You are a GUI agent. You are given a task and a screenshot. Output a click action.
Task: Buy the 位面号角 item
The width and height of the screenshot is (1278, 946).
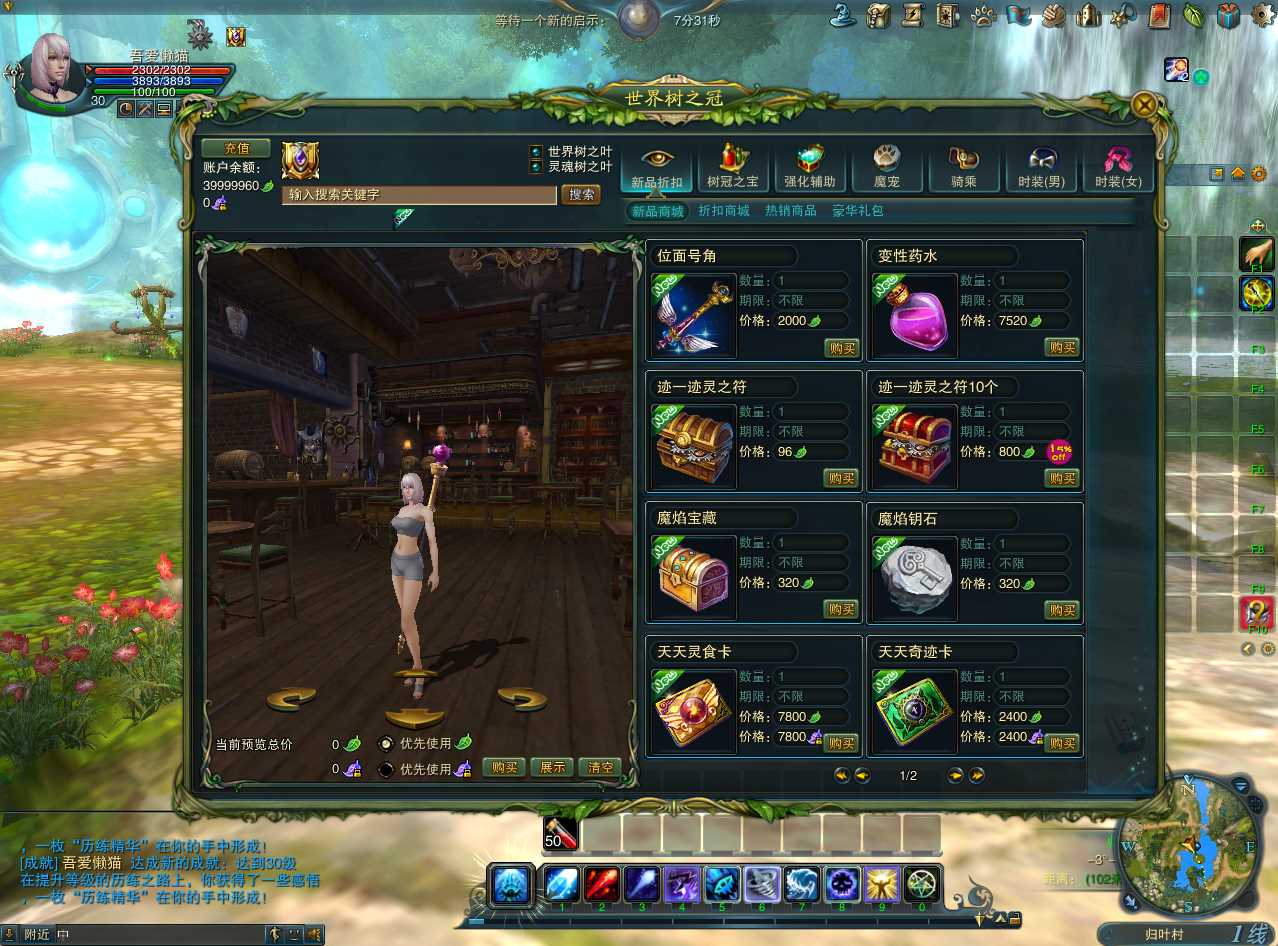(841, 347)
